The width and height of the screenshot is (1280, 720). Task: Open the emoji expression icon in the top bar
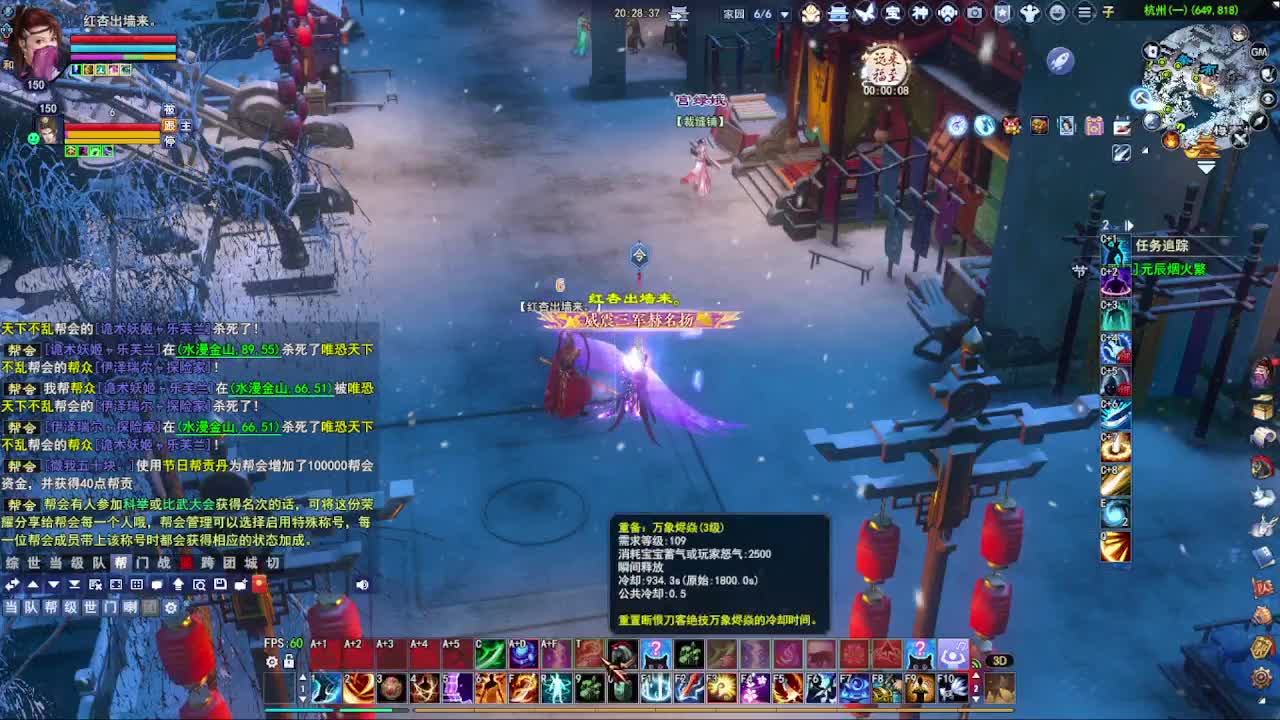pos(1057,13)
